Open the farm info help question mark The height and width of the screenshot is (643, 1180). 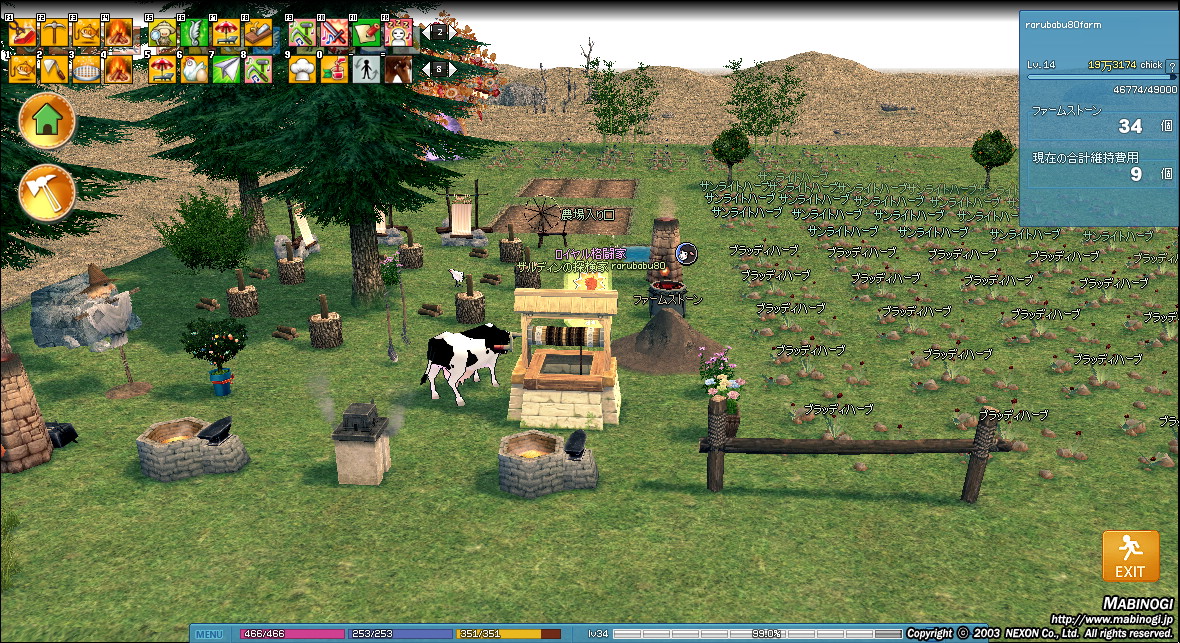(1172, 66)
